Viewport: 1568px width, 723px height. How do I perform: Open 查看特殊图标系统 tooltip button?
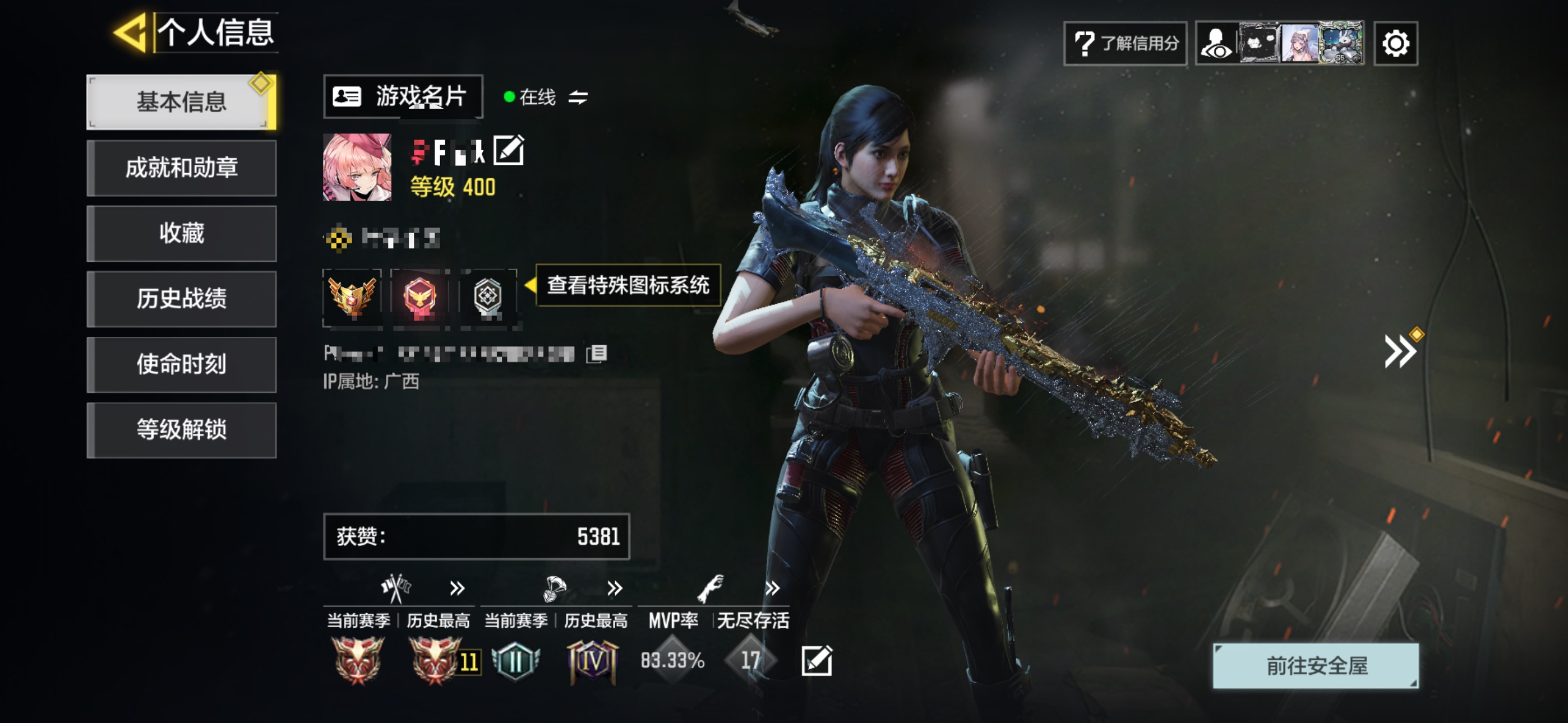point(628,285)
